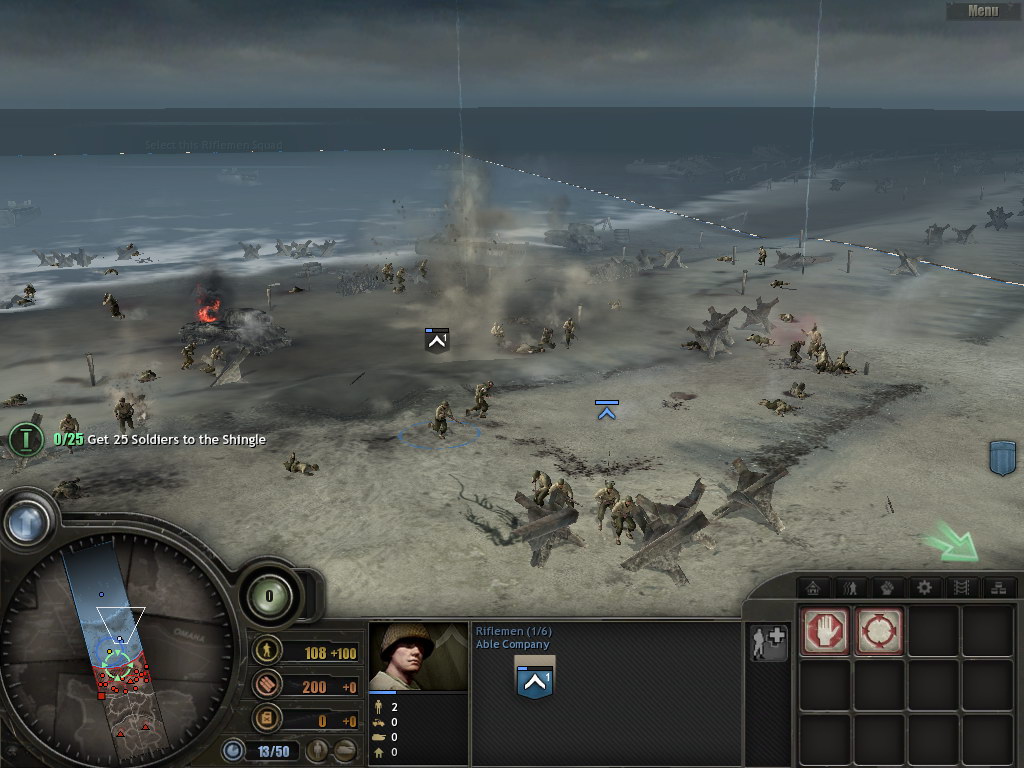This screenshot has width=1024, height=768.
Task: Select the infantry filter button by population
Action: 317,750
